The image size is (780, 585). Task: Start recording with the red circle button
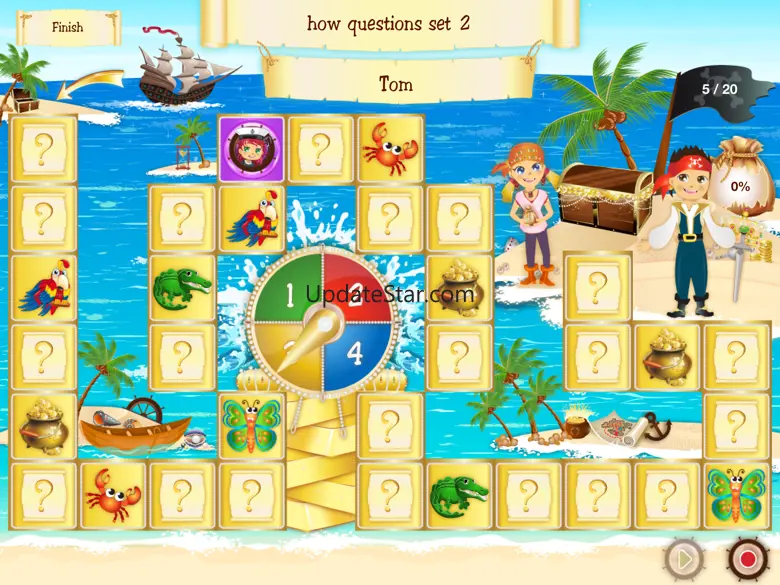745,557
